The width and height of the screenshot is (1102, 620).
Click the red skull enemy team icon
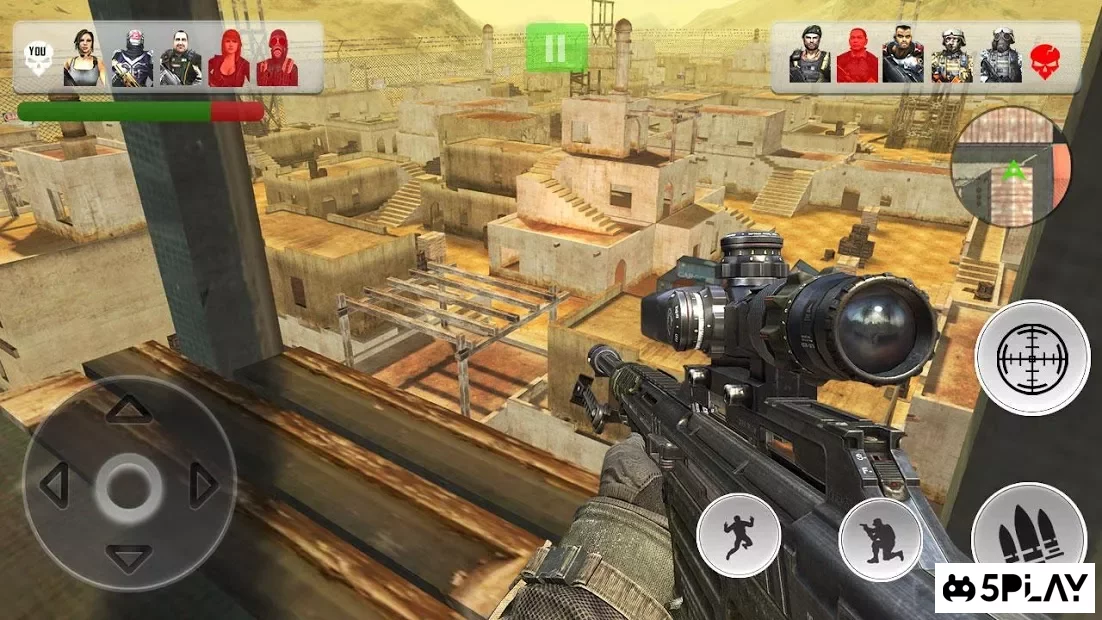coord(1045,58)
